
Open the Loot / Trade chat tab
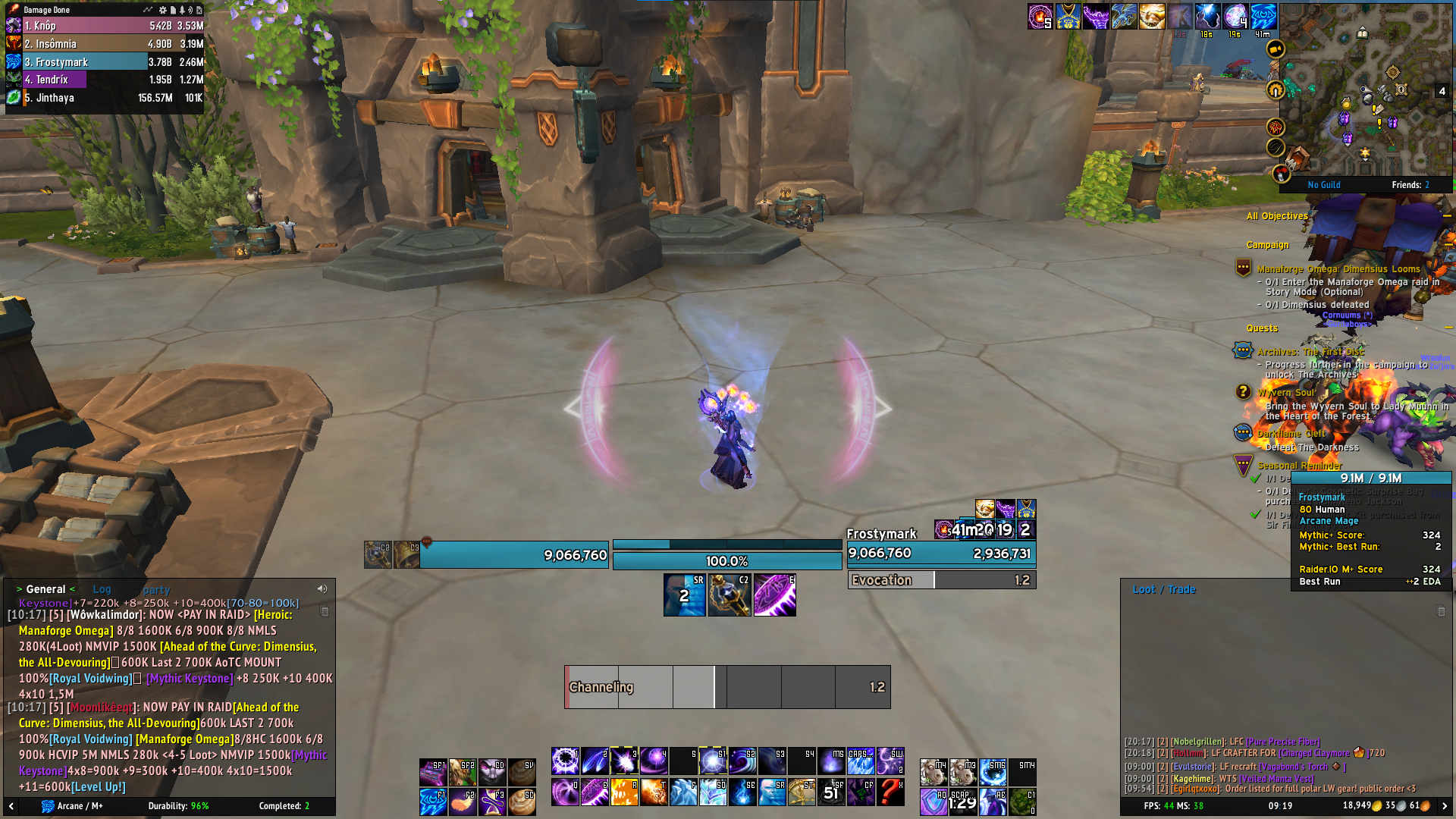coord(1163,589)
